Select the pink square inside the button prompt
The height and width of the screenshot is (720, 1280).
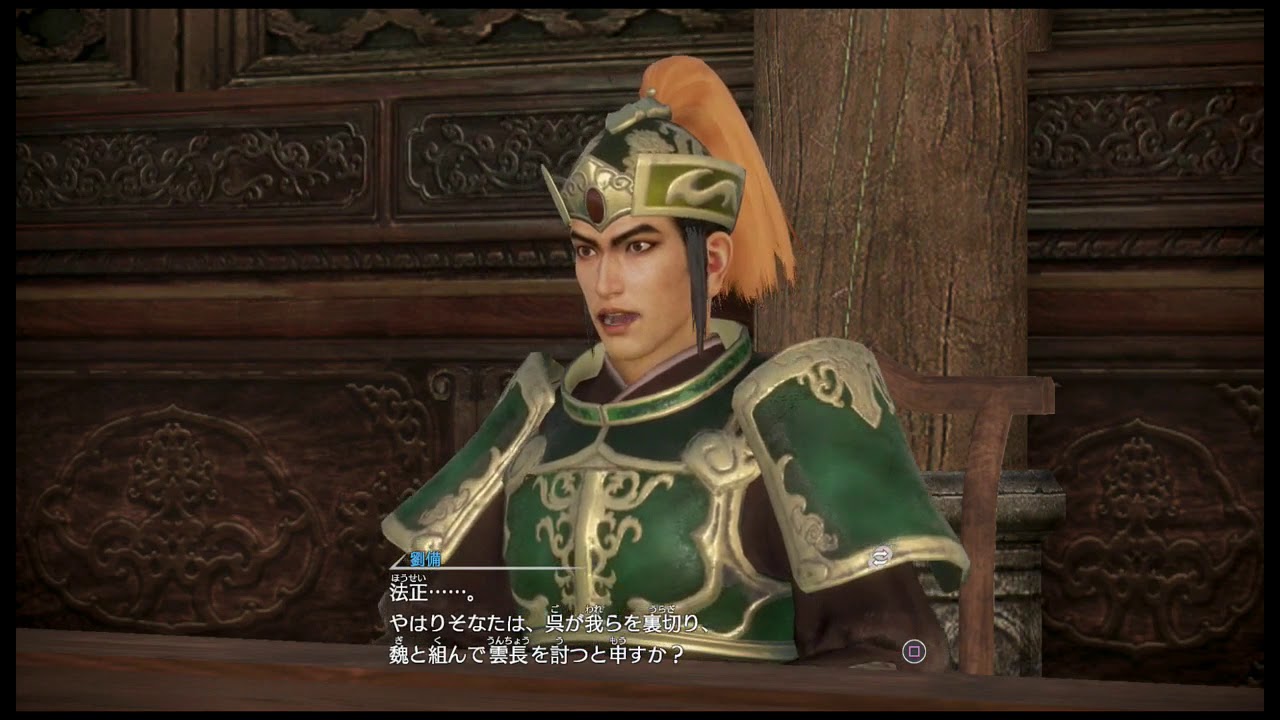pos(914,651)
